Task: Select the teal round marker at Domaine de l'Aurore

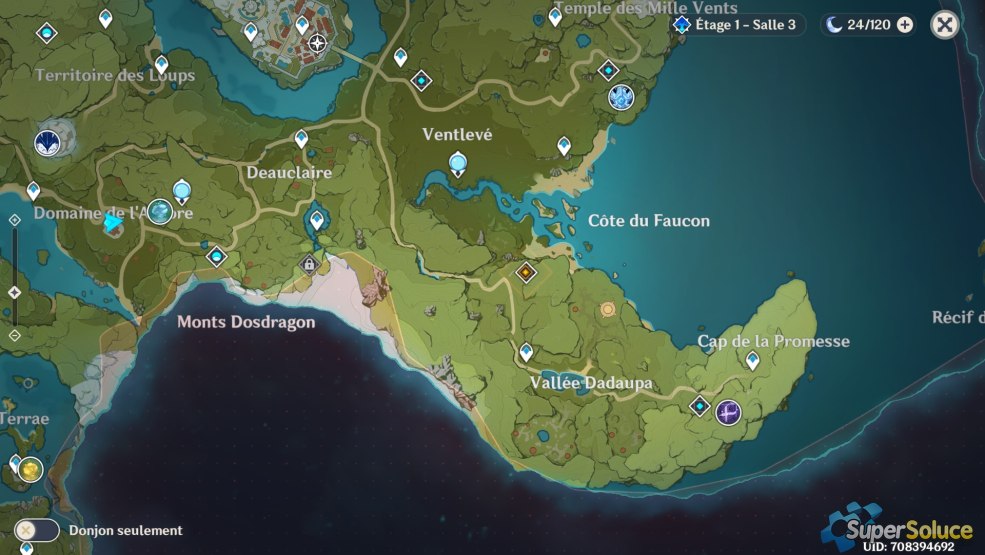Action: pyautogui.click(x=159, y=211)
